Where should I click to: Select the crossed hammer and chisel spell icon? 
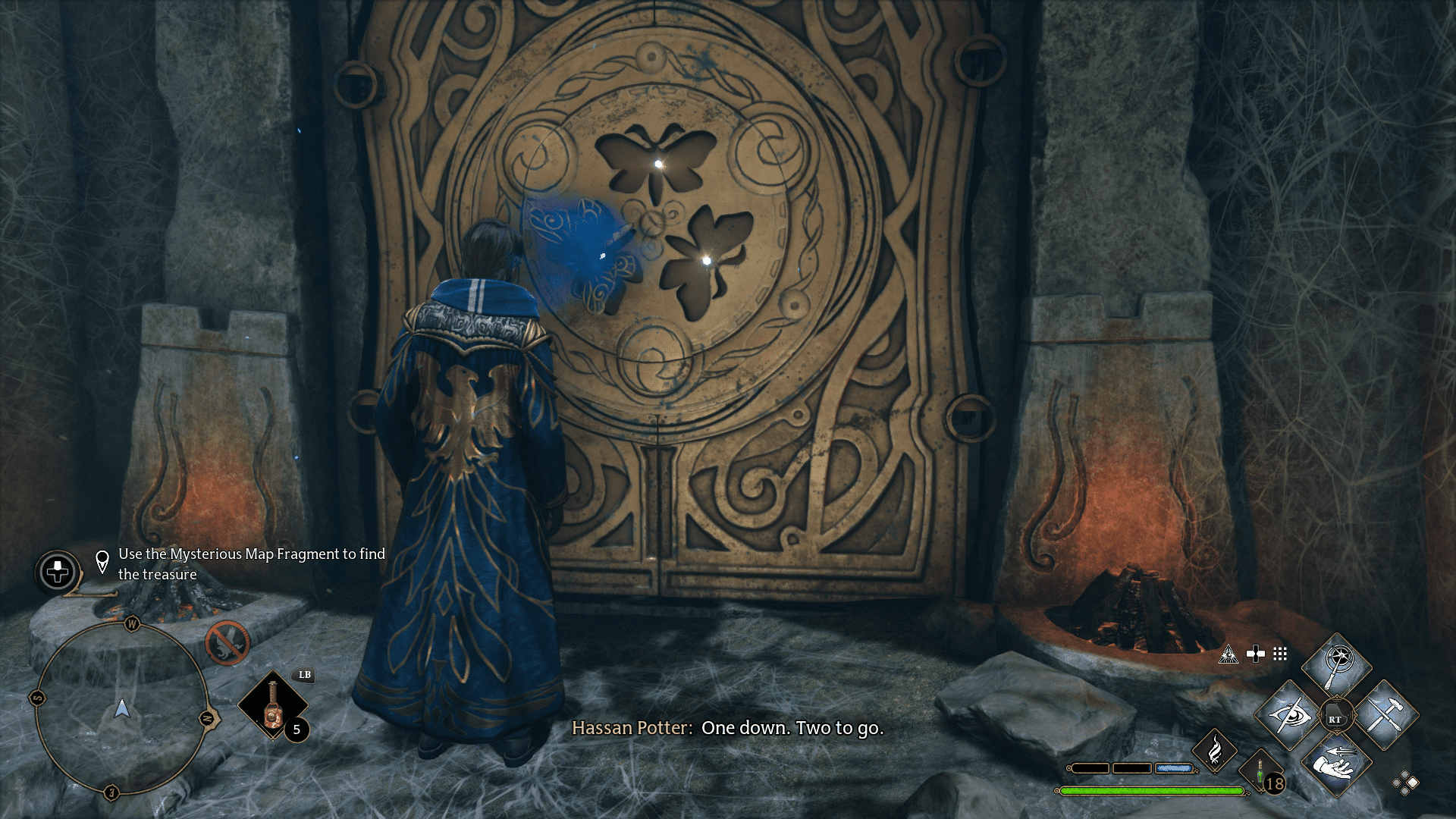point(1386,714)
